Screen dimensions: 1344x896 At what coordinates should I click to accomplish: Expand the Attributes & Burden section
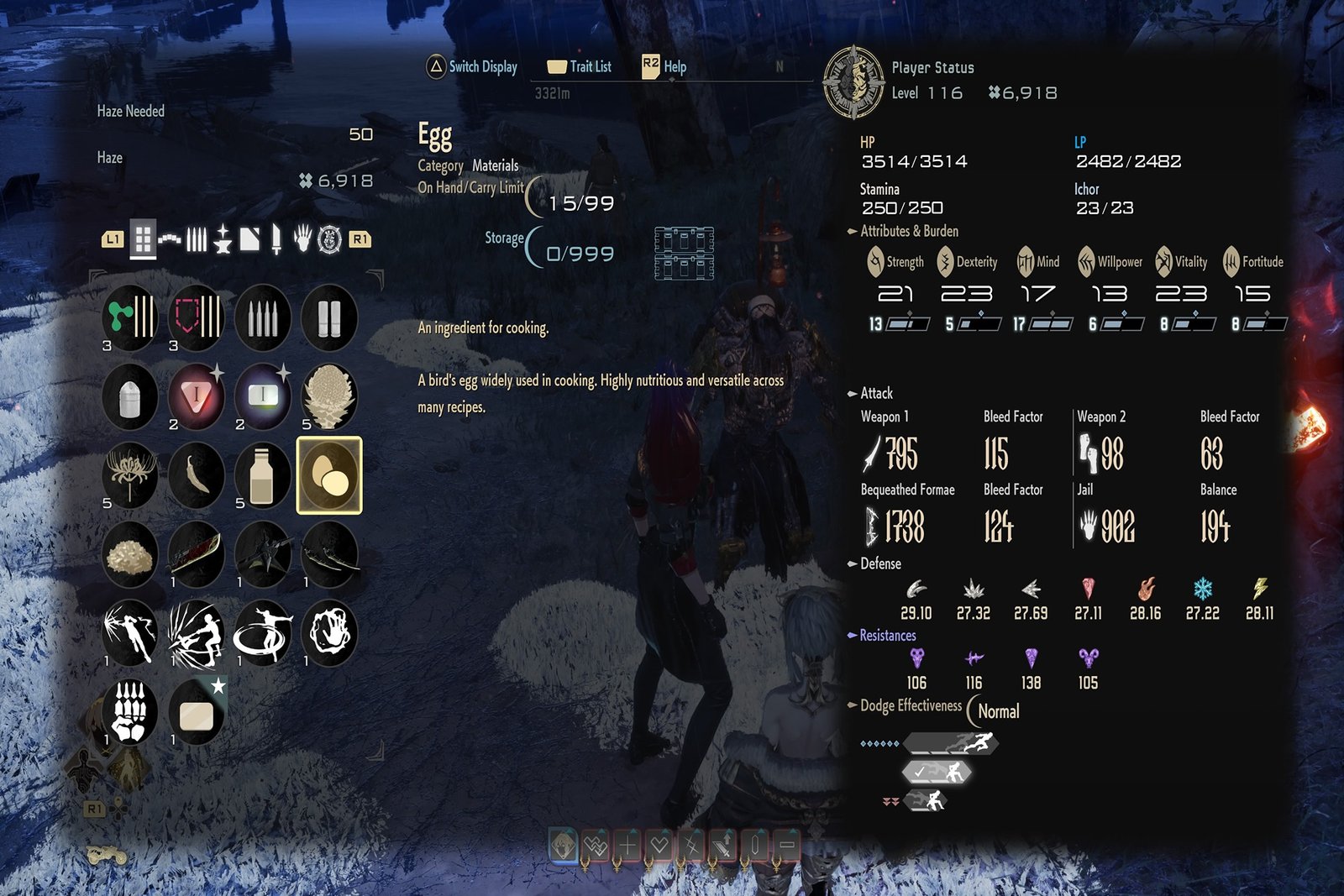point(909,231)
